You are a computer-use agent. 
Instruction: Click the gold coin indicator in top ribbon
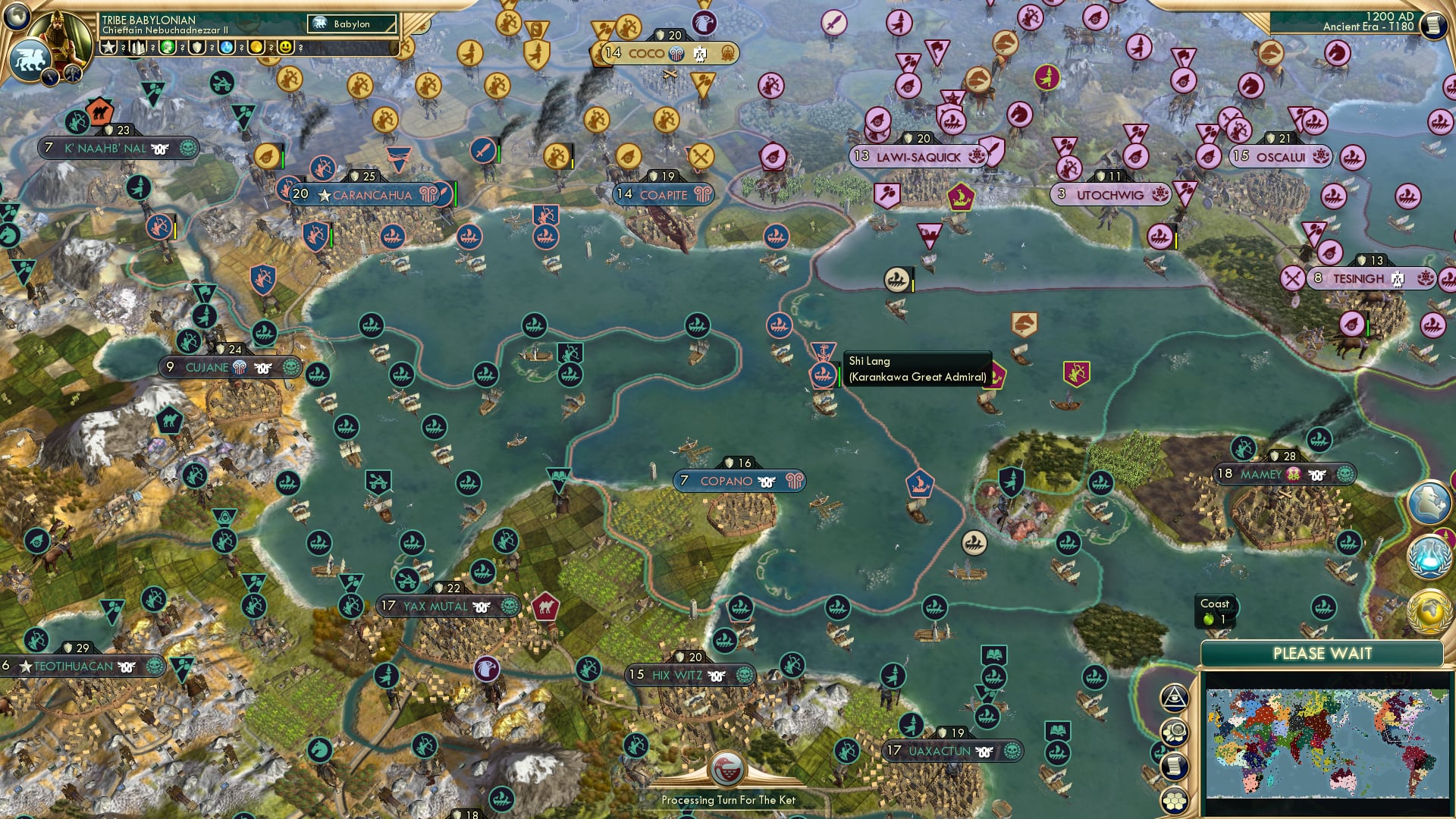258,47
